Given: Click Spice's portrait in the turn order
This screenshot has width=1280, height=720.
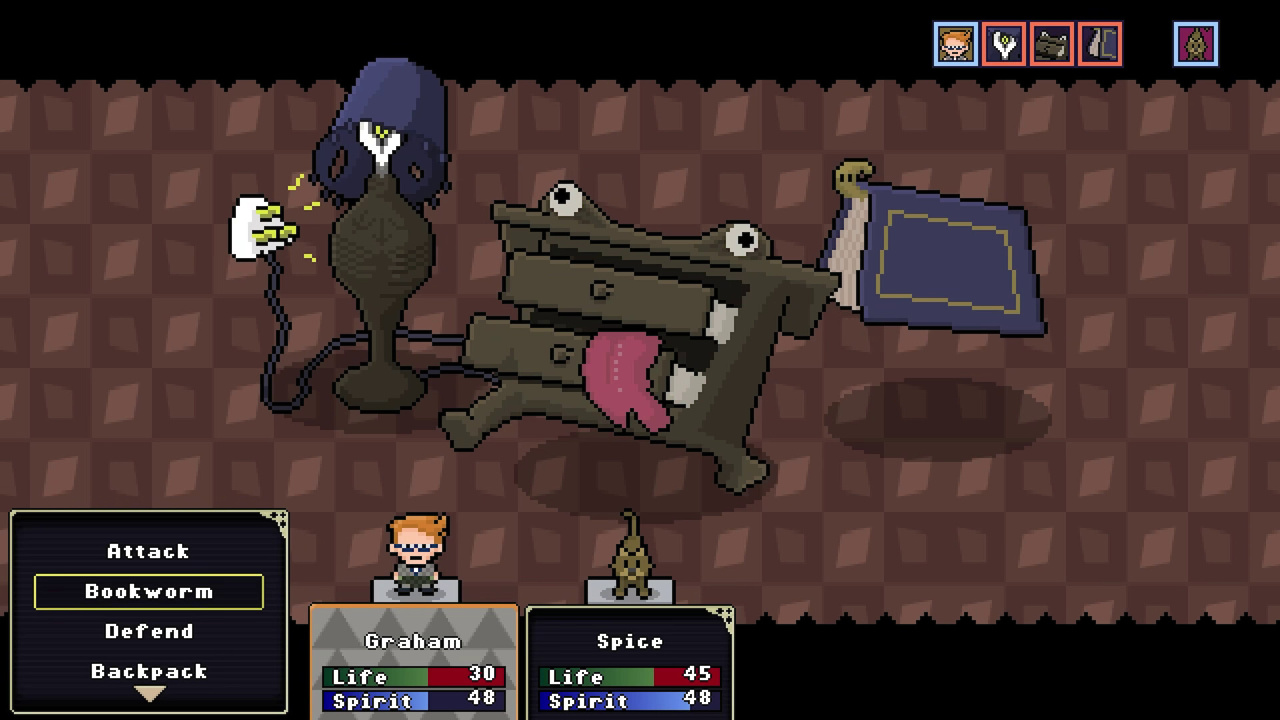Looking at the screenshot, I should pos(1196,44).
